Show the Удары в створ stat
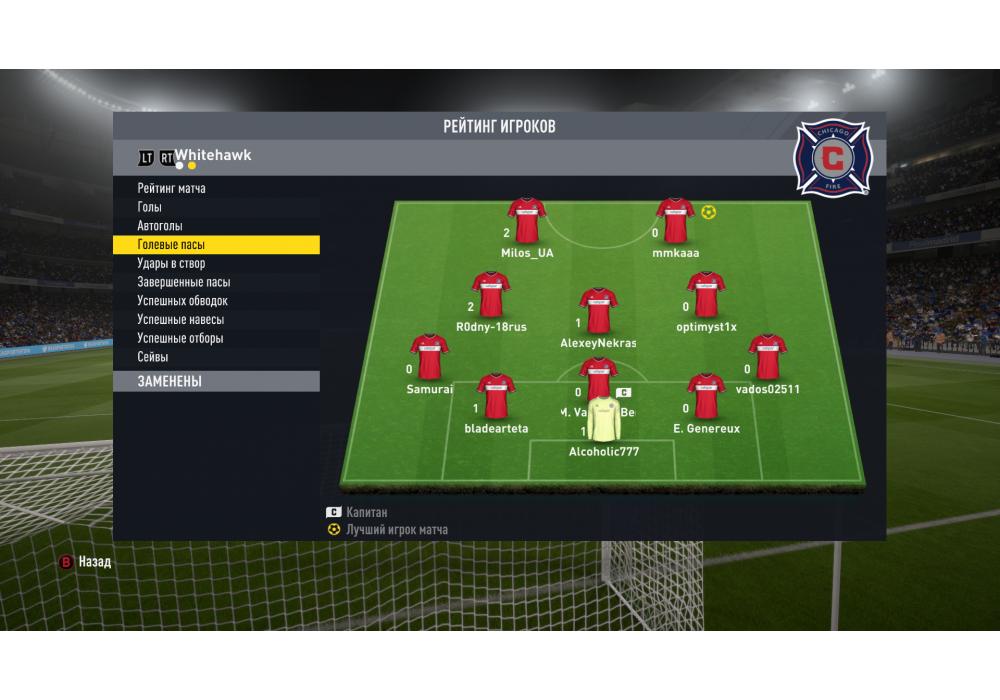 pyautogui.click(x=171, y=264)
